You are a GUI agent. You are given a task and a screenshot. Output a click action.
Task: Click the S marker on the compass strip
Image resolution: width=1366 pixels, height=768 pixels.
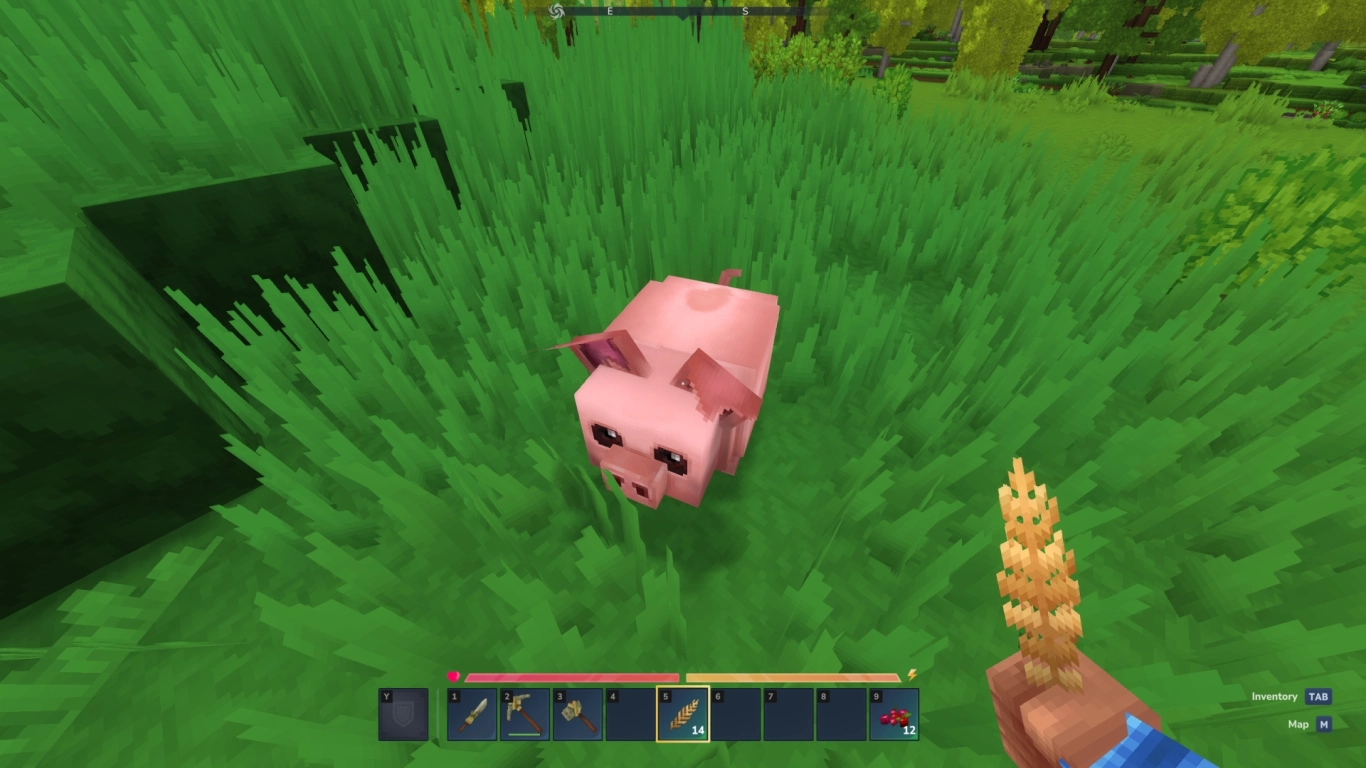pyautogui.click(x=745, y=12)
